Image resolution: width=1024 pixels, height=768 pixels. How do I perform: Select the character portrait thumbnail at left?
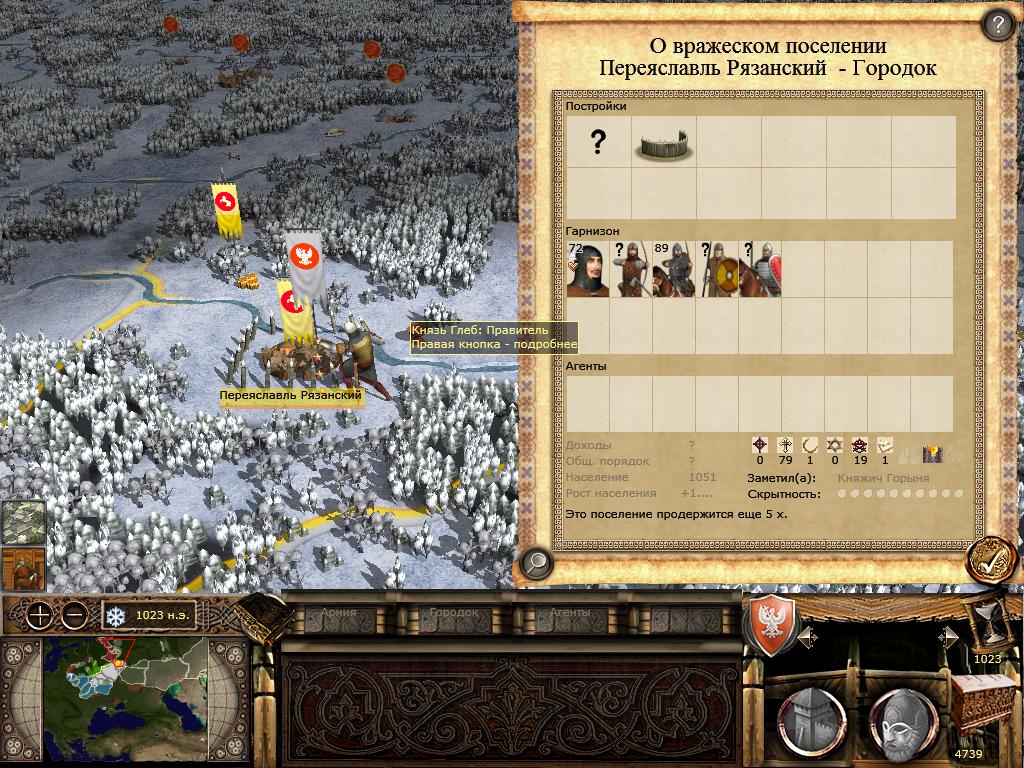23,568
